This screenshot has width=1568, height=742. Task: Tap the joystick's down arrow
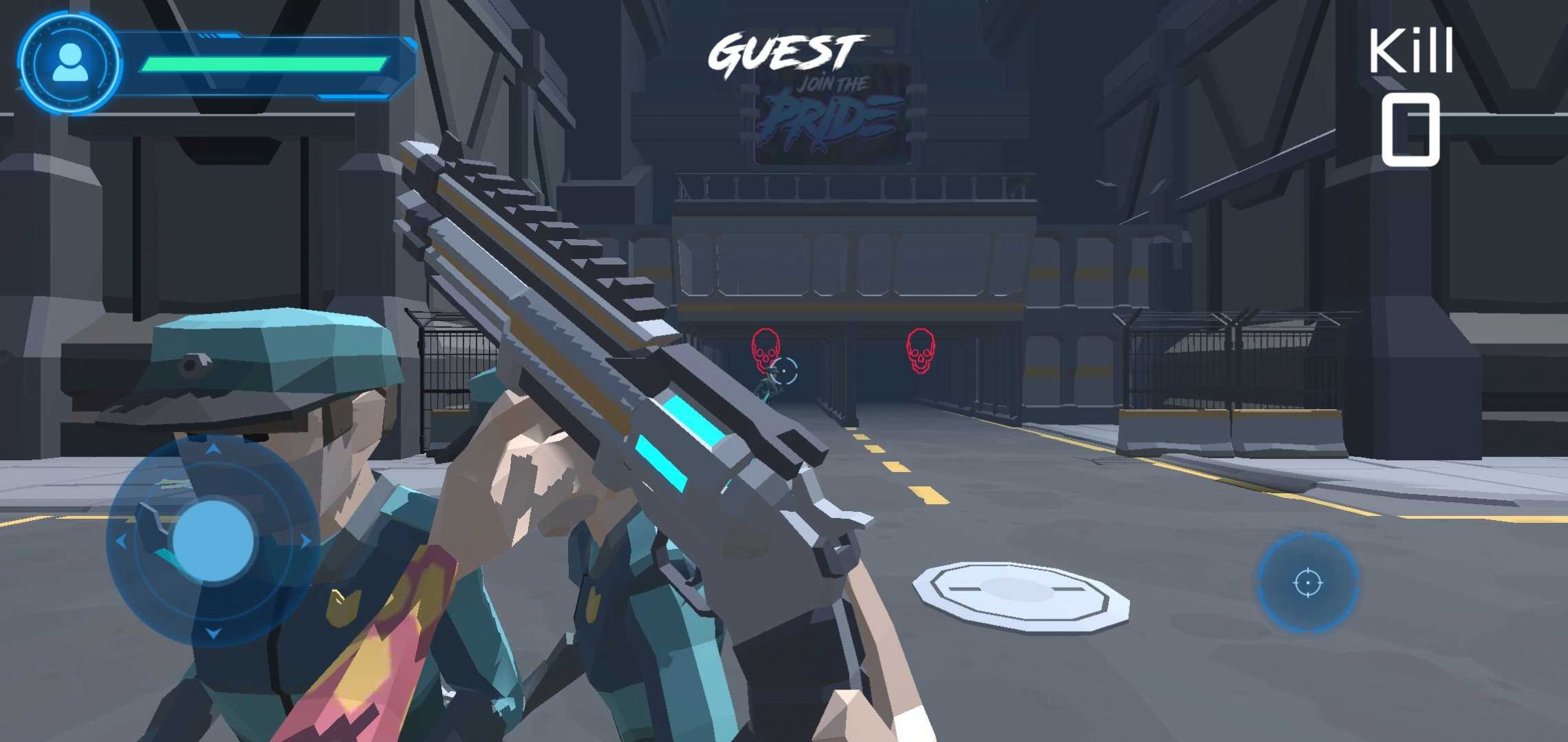(x=213, y=632)
